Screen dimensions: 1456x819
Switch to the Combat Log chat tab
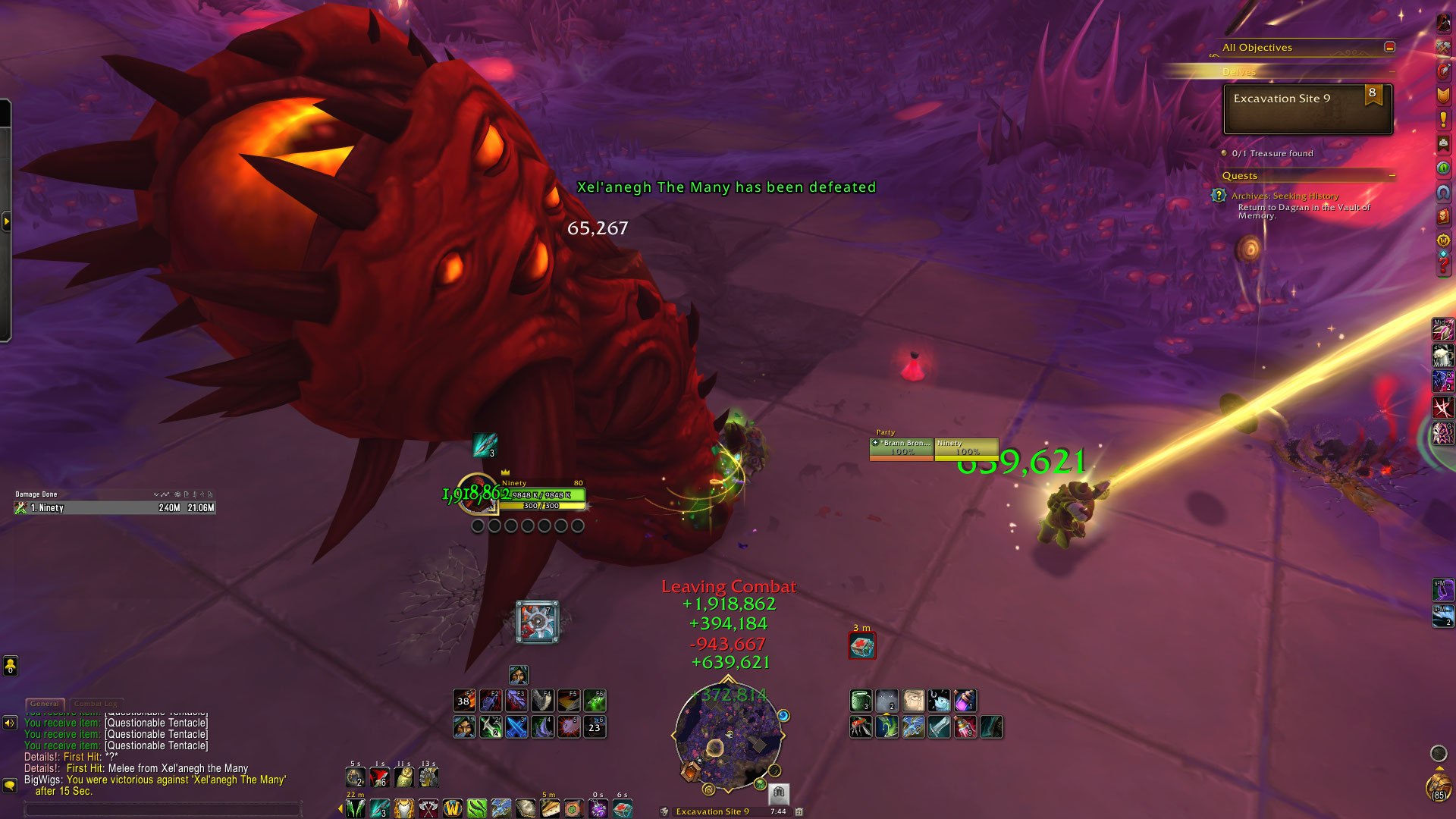(x=96, y=704)
